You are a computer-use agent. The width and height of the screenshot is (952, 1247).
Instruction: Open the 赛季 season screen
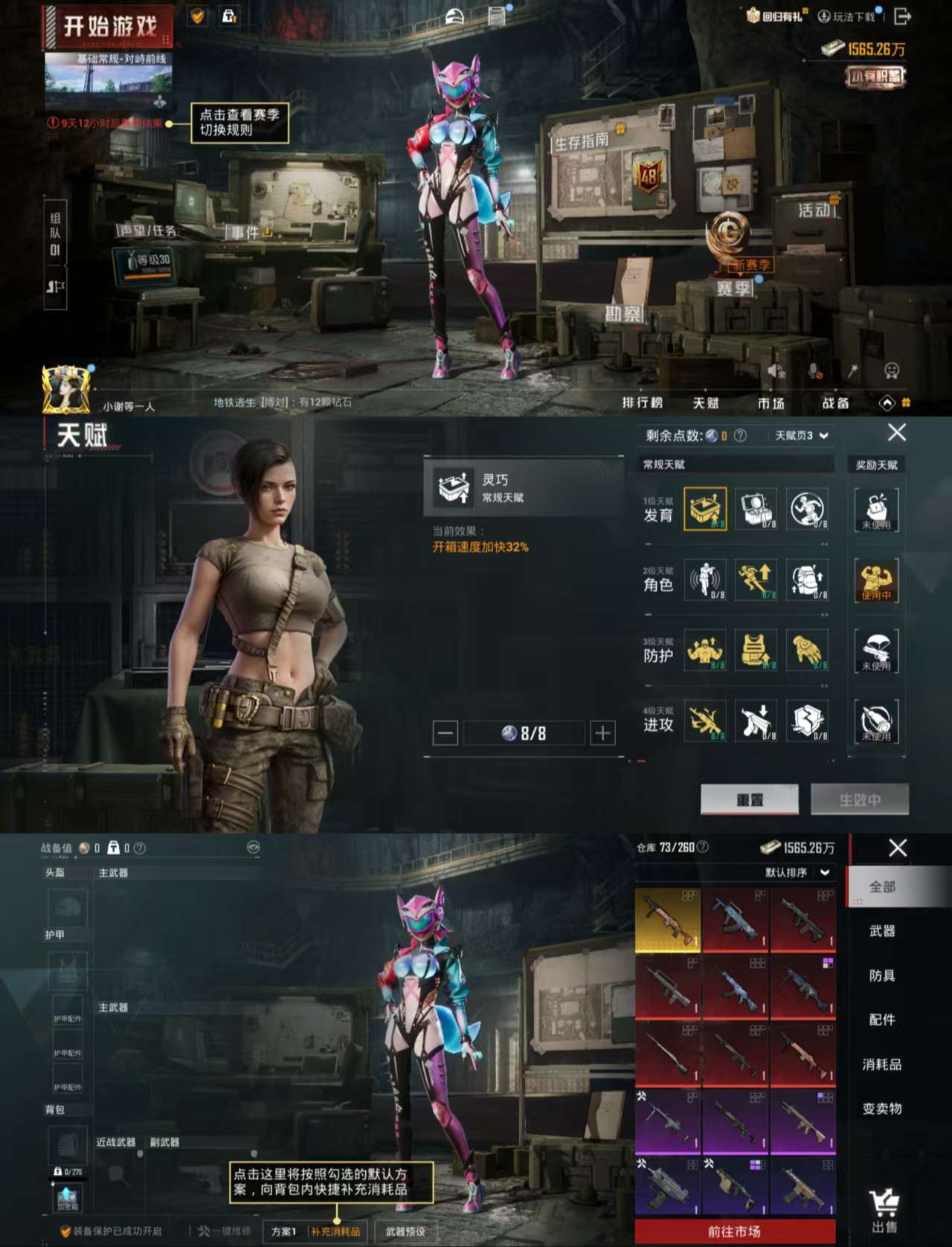733,288
